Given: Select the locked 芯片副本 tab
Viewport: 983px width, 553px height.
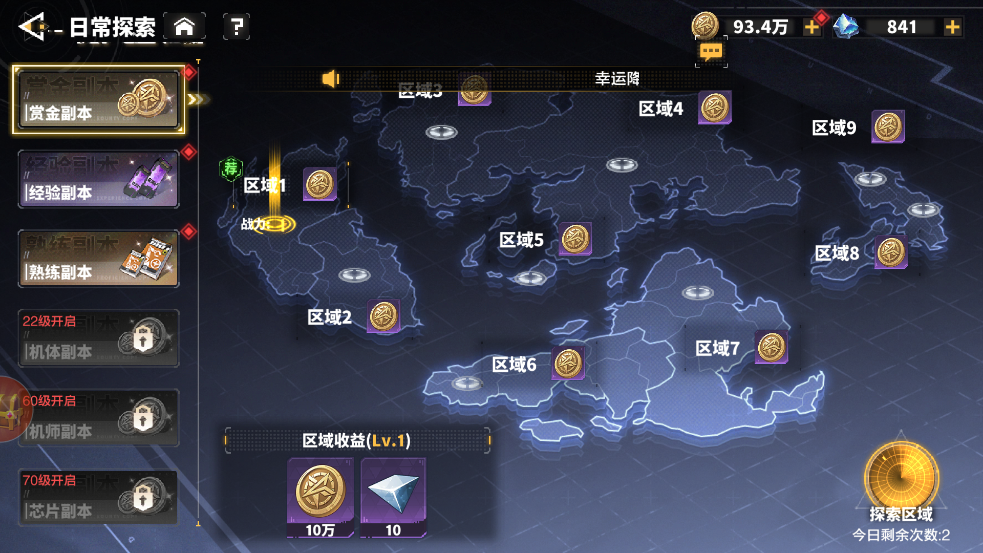Looking at the screenshot, I should [97, 499].
